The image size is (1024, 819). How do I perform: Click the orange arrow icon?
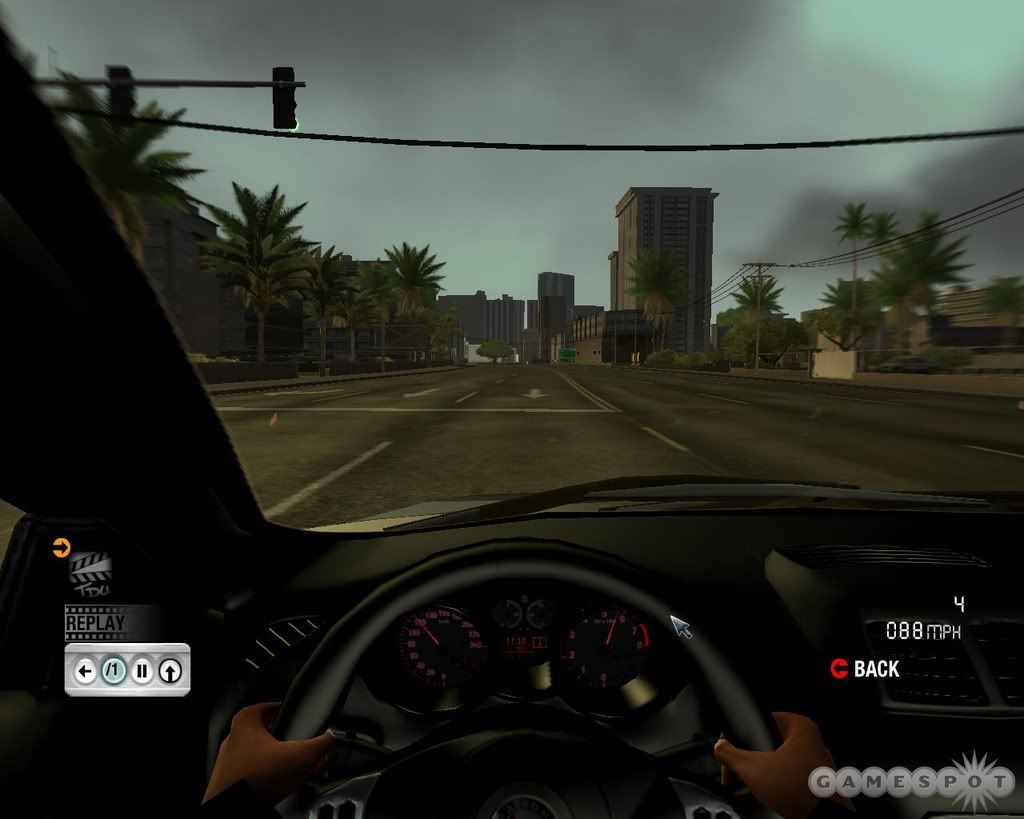pos(61,547)
